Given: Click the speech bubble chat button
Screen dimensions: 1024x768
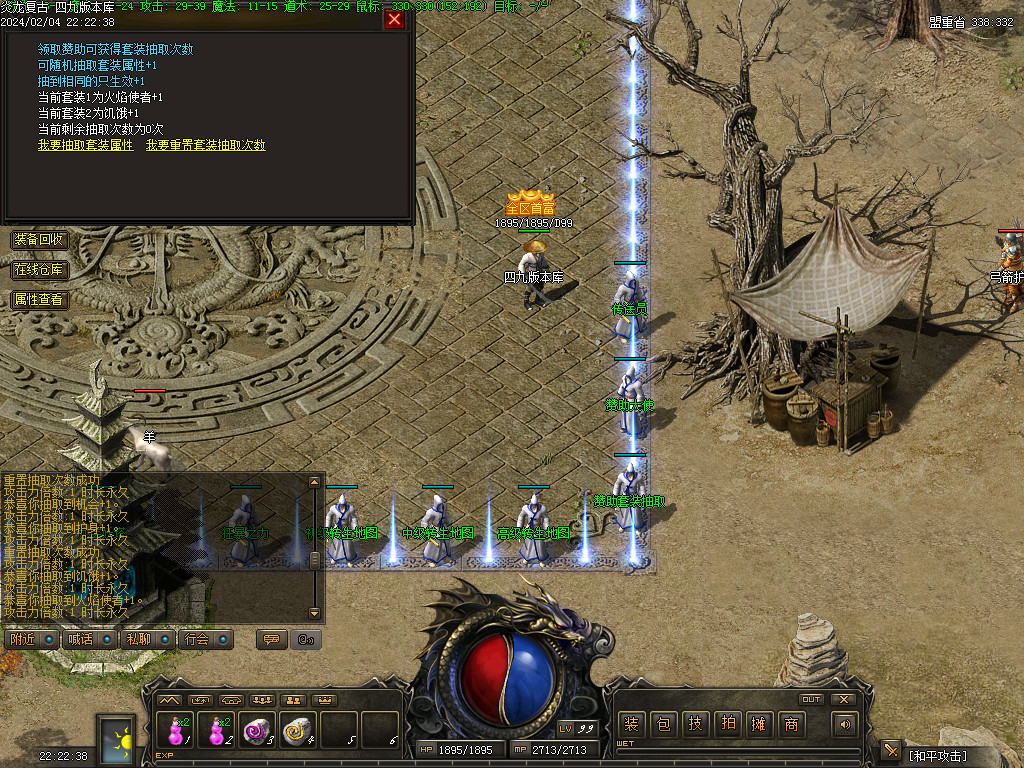Looking at the screenshot, I should click(x=271, y=639).
